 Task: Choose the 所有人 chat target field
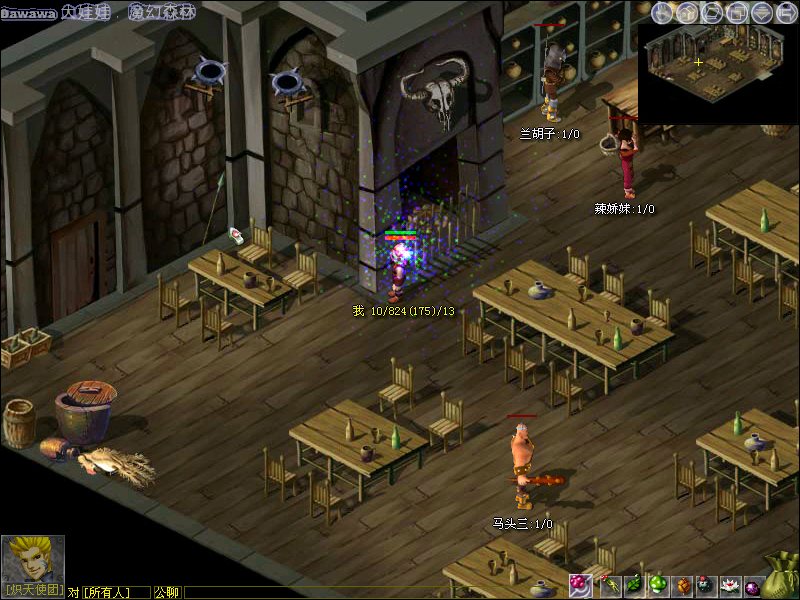tap(115, 592)
